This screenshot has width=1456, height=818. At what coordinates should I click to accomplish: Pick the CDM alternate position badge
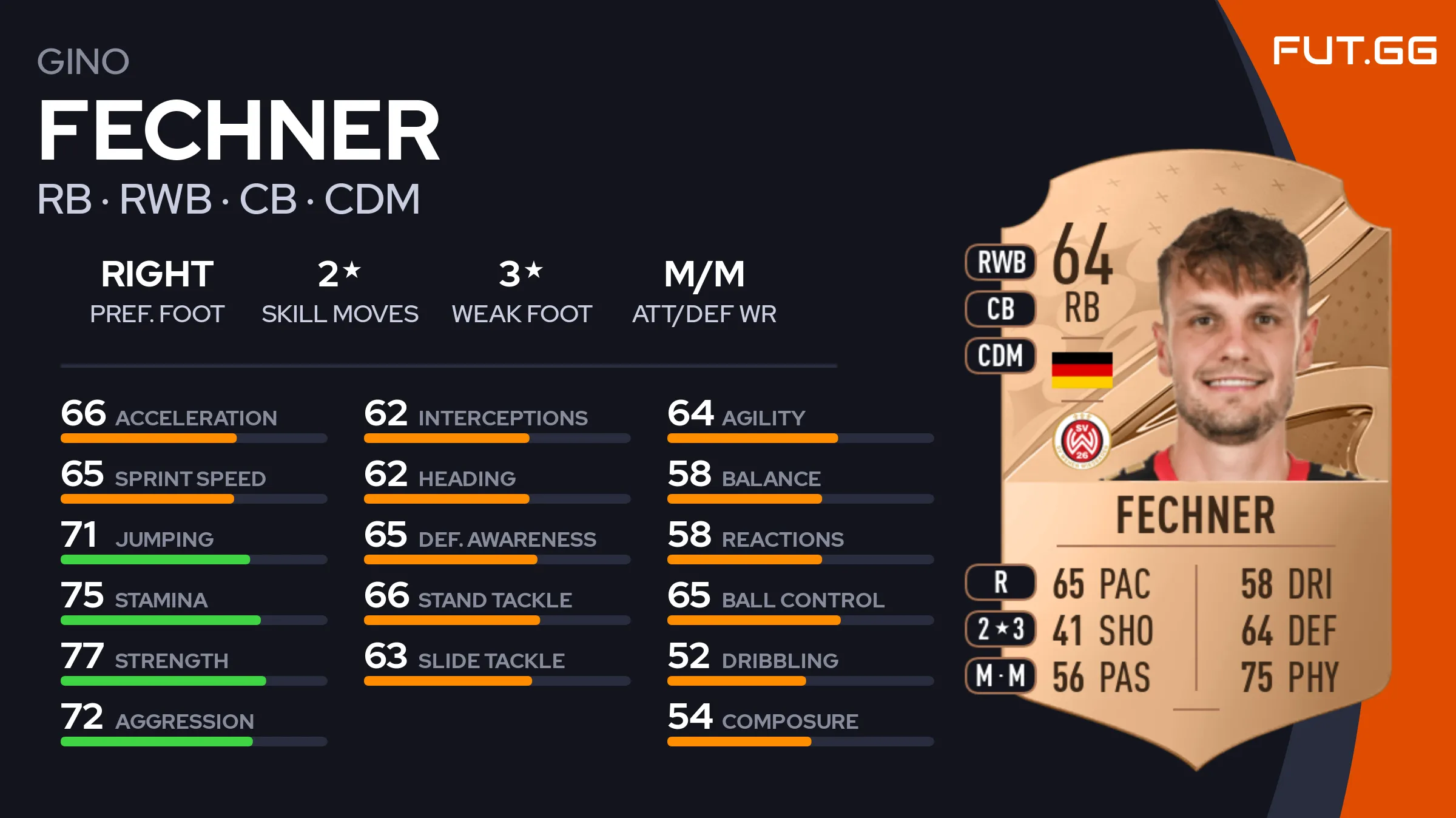pos(1001,356)
